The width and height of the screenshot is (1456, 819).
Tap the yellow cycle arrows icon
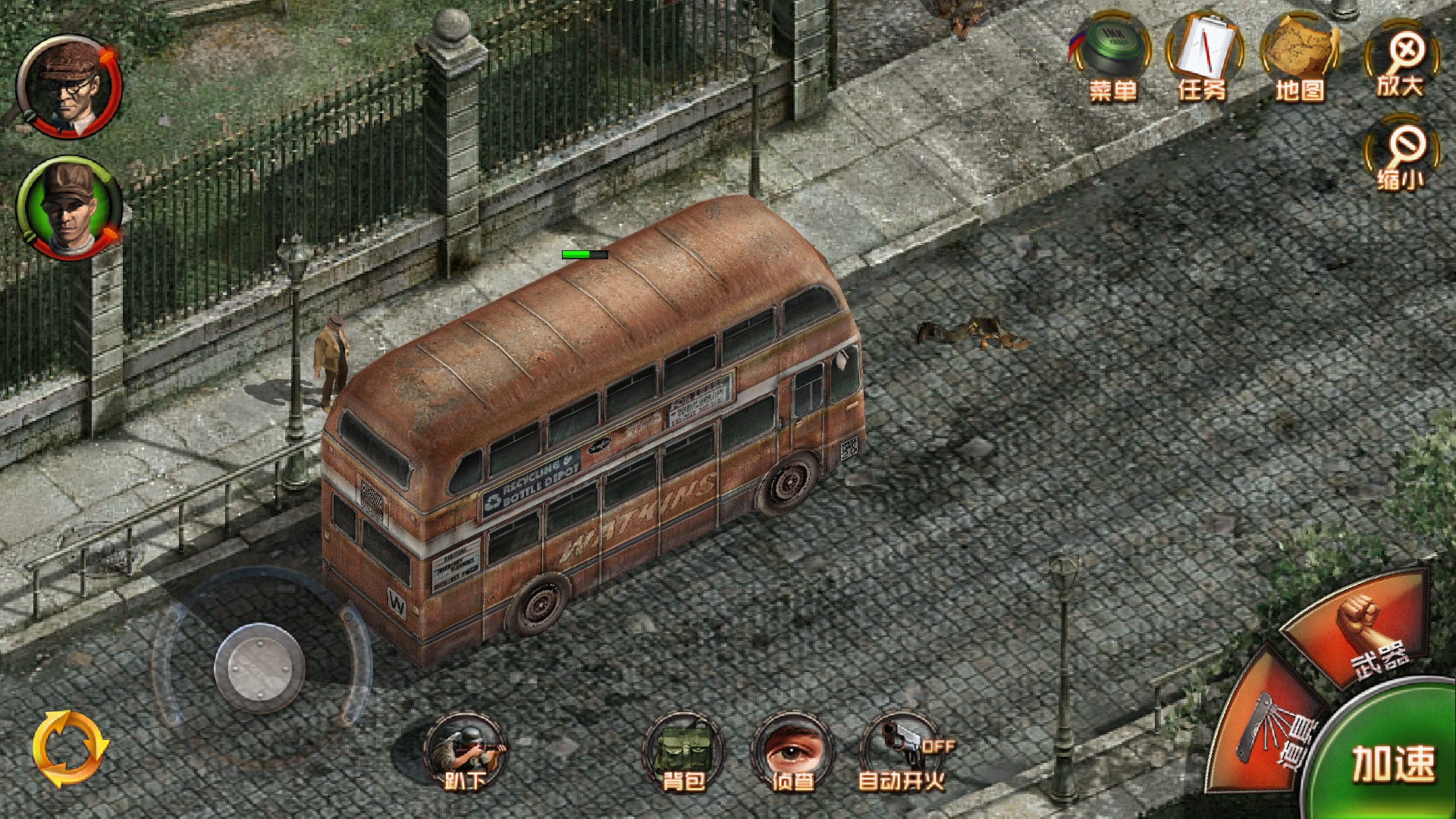point(71,749)
